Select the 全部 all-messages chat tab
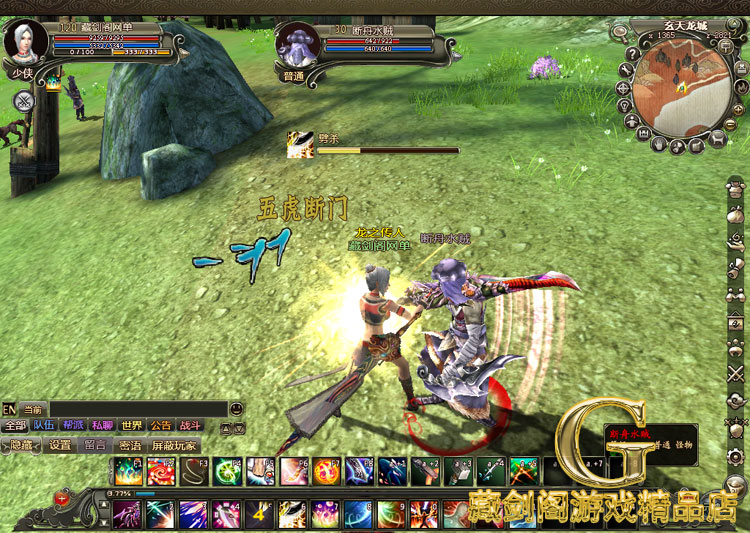 click(x=14, y=425)
